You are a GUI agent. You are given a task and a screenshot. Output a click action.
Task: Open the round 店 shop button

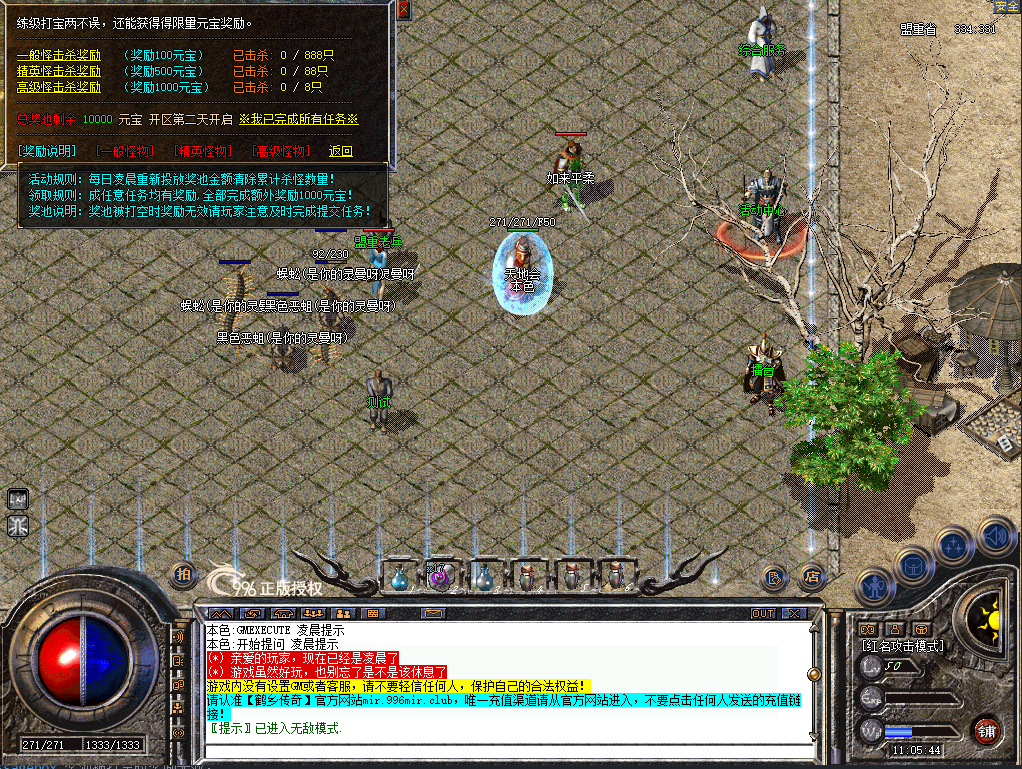[811, 576]
